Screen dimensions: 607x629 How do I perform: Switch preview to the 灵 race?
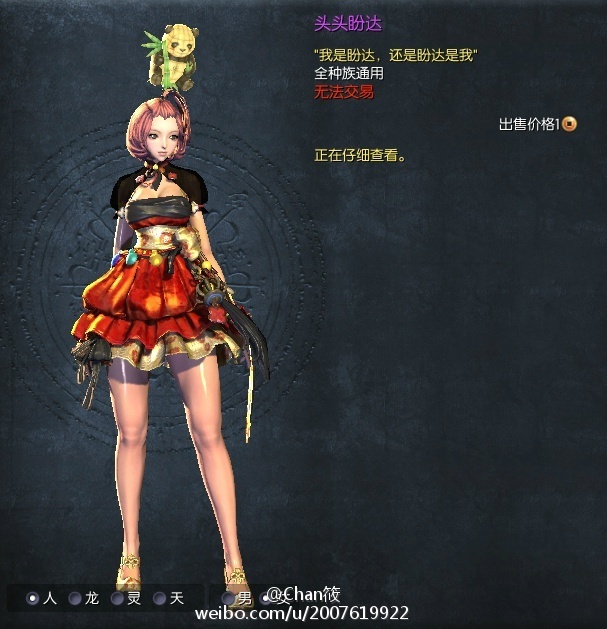click(117, 598)
